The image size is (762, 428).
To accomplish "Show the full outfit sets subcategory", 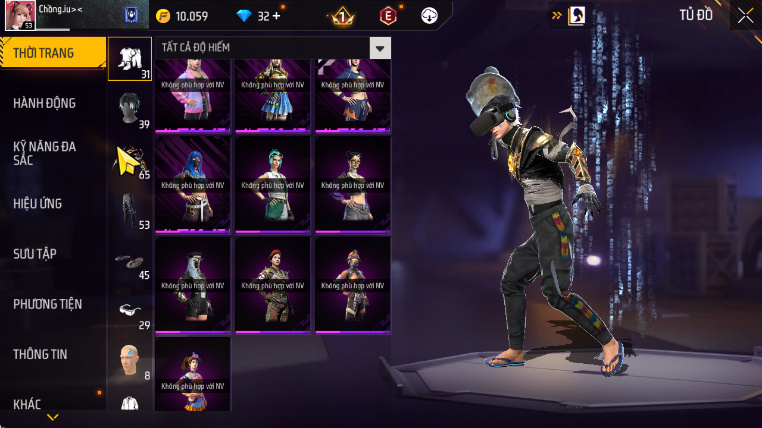I will (x=129, y=58).
